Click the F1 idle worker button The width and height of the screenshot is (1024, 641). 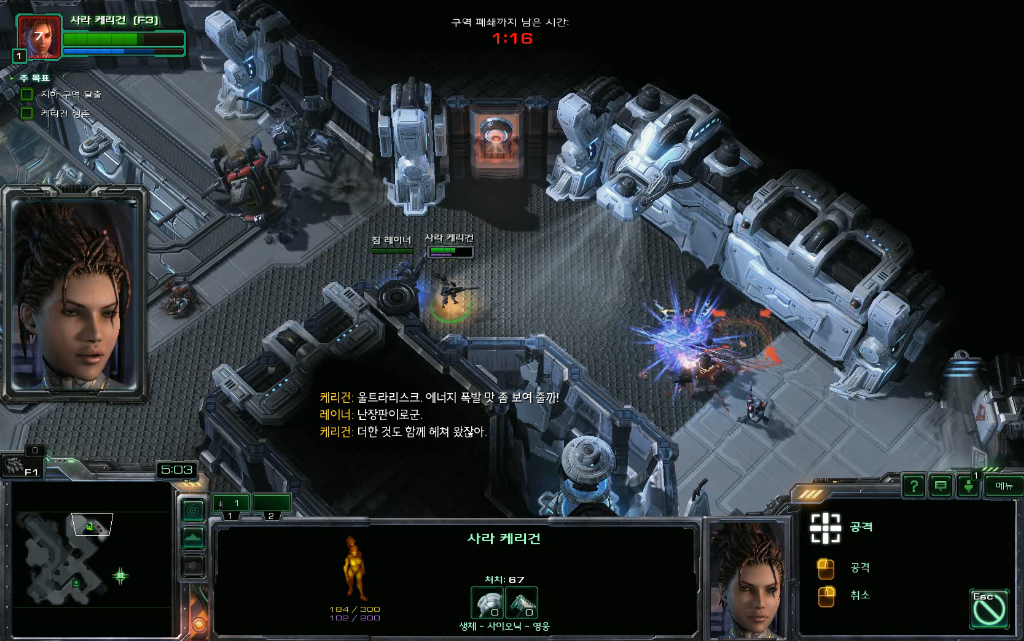click(20, 465)
